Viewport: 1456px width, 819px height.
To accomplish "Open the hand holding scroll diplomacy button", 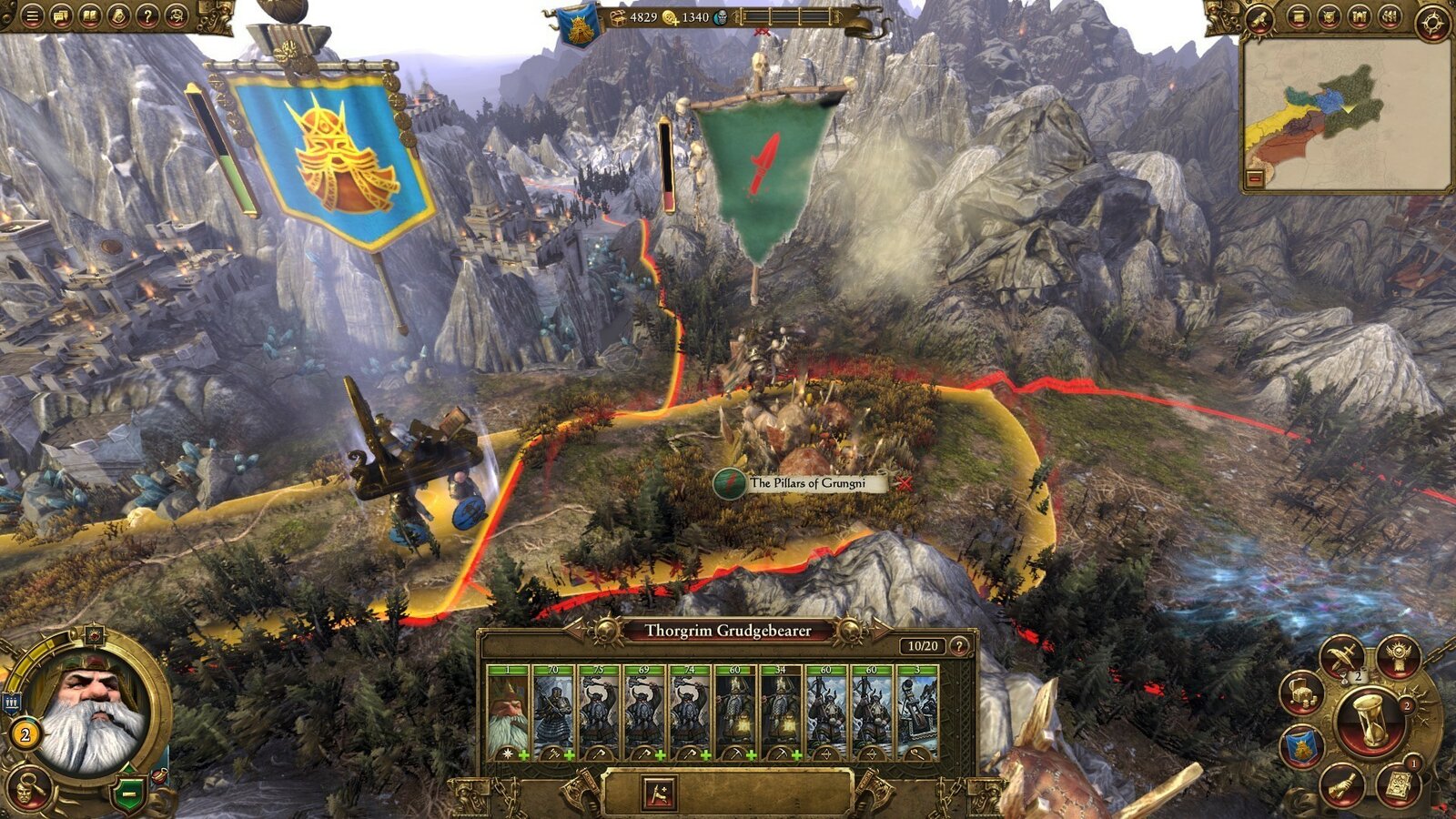I will [1342, 784].
